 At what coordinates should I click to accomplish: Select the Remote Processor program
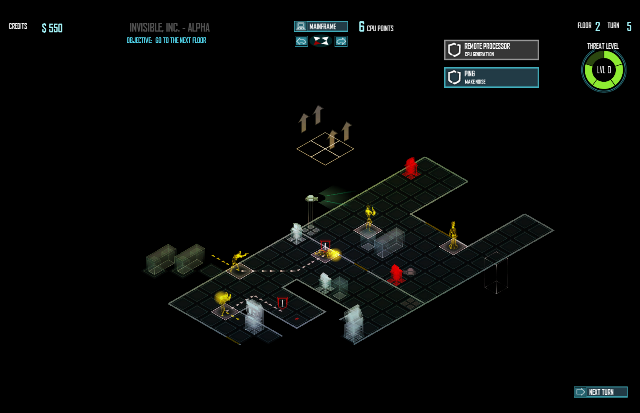pos(491,50)
